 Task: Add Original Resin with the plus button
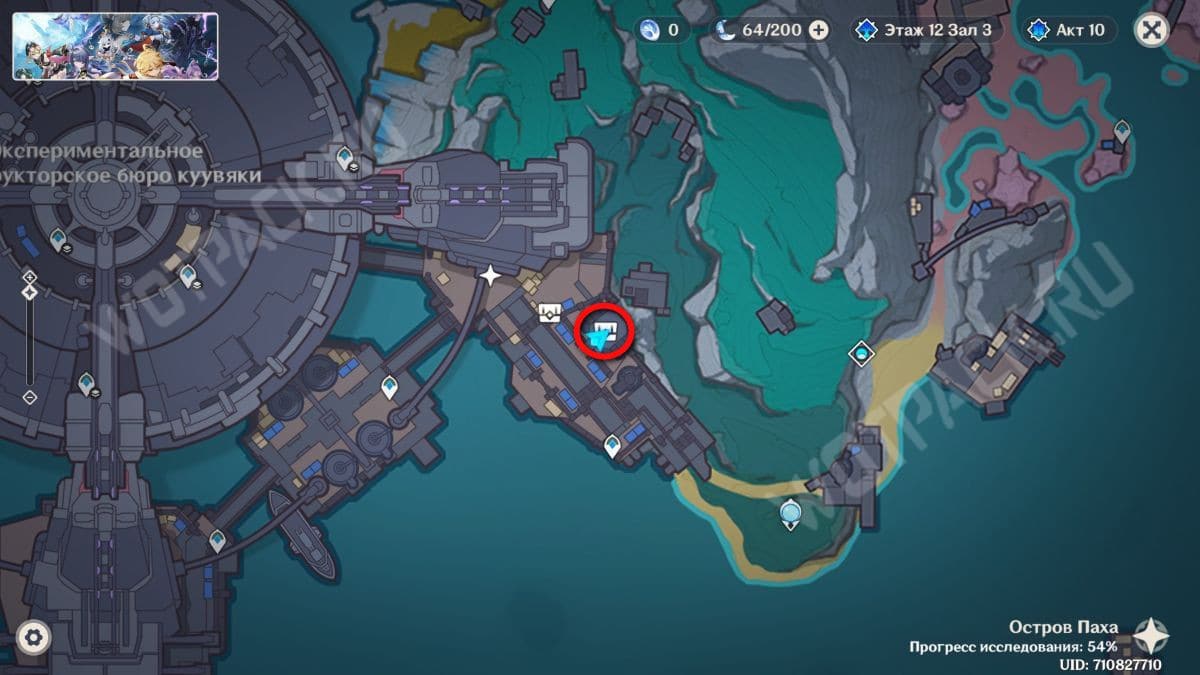pyautogui.click(x=818, y=30)
